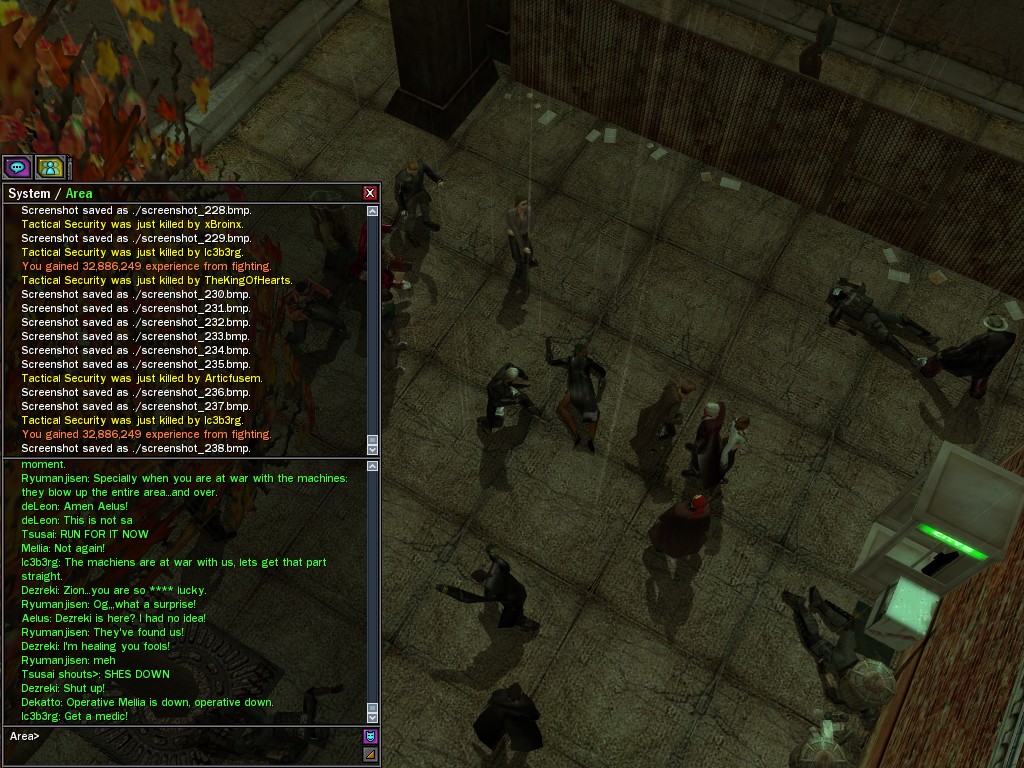The height and width of the screenshot is (768, 1024).
Task: Switch to the System chat tab
Action: tap(28, 194)
